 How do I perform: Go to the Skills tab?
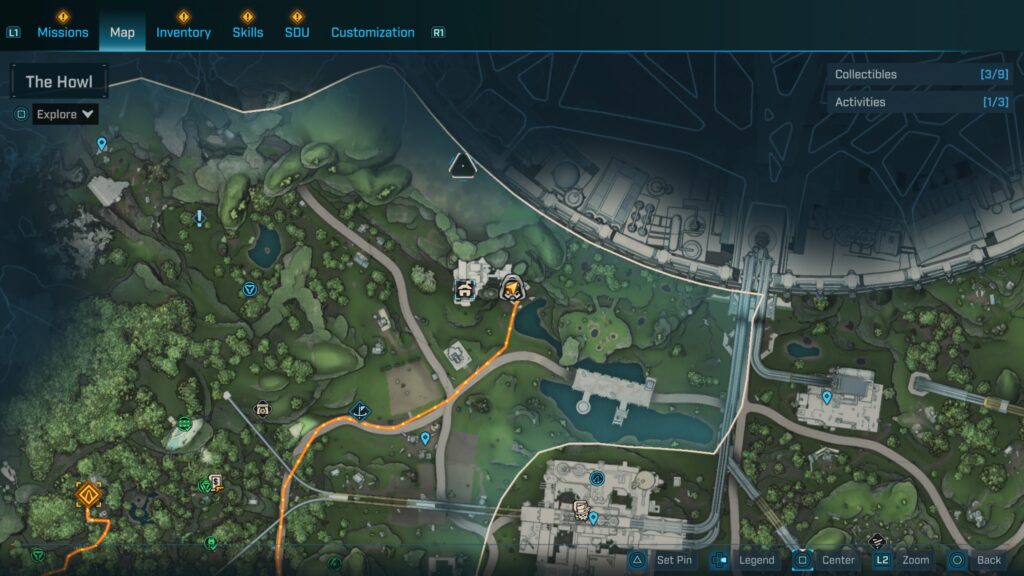click(x=248, y=32)
